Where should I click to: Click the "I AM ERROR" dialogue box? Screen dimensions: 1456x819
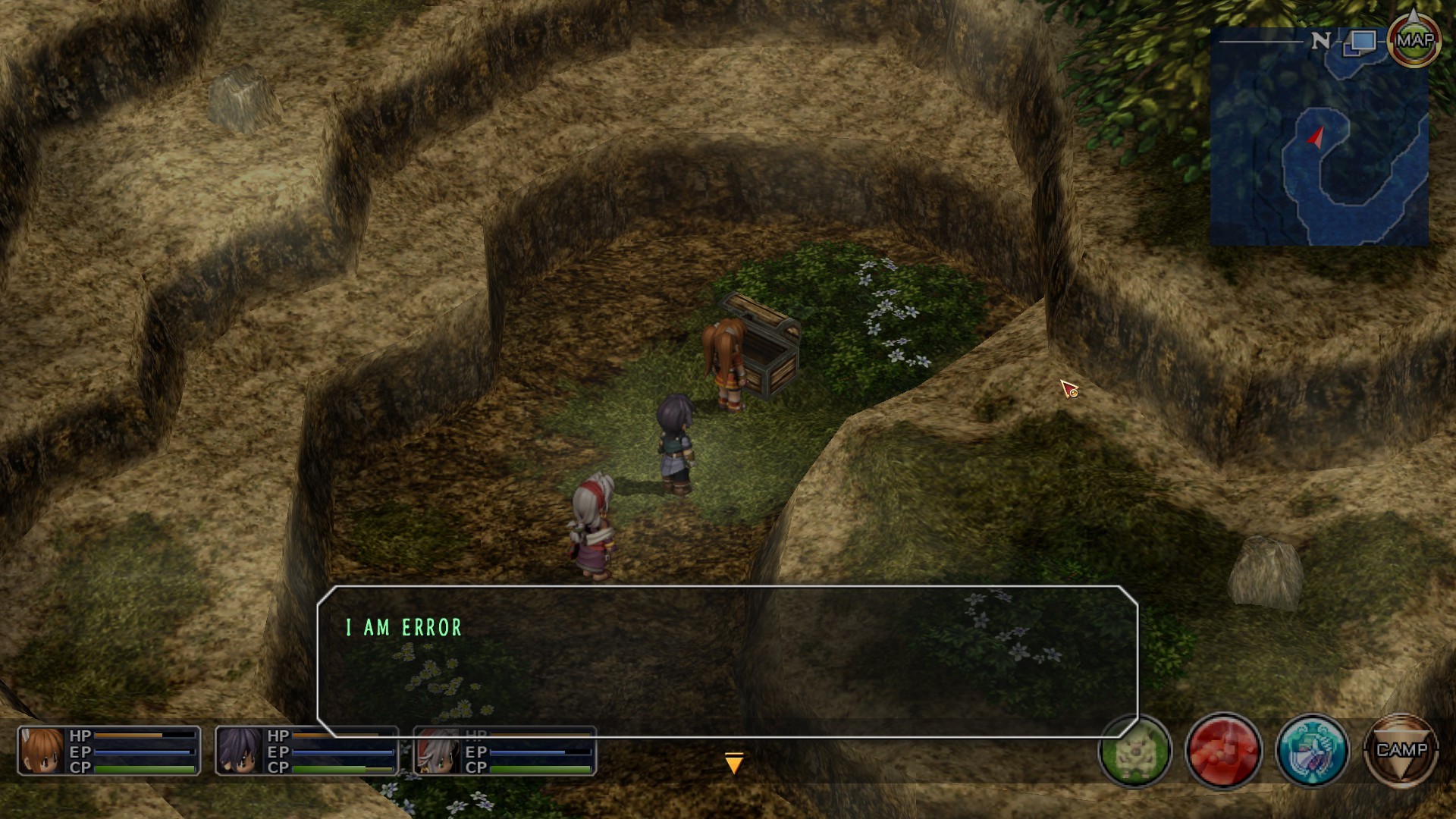click(727, 660)
